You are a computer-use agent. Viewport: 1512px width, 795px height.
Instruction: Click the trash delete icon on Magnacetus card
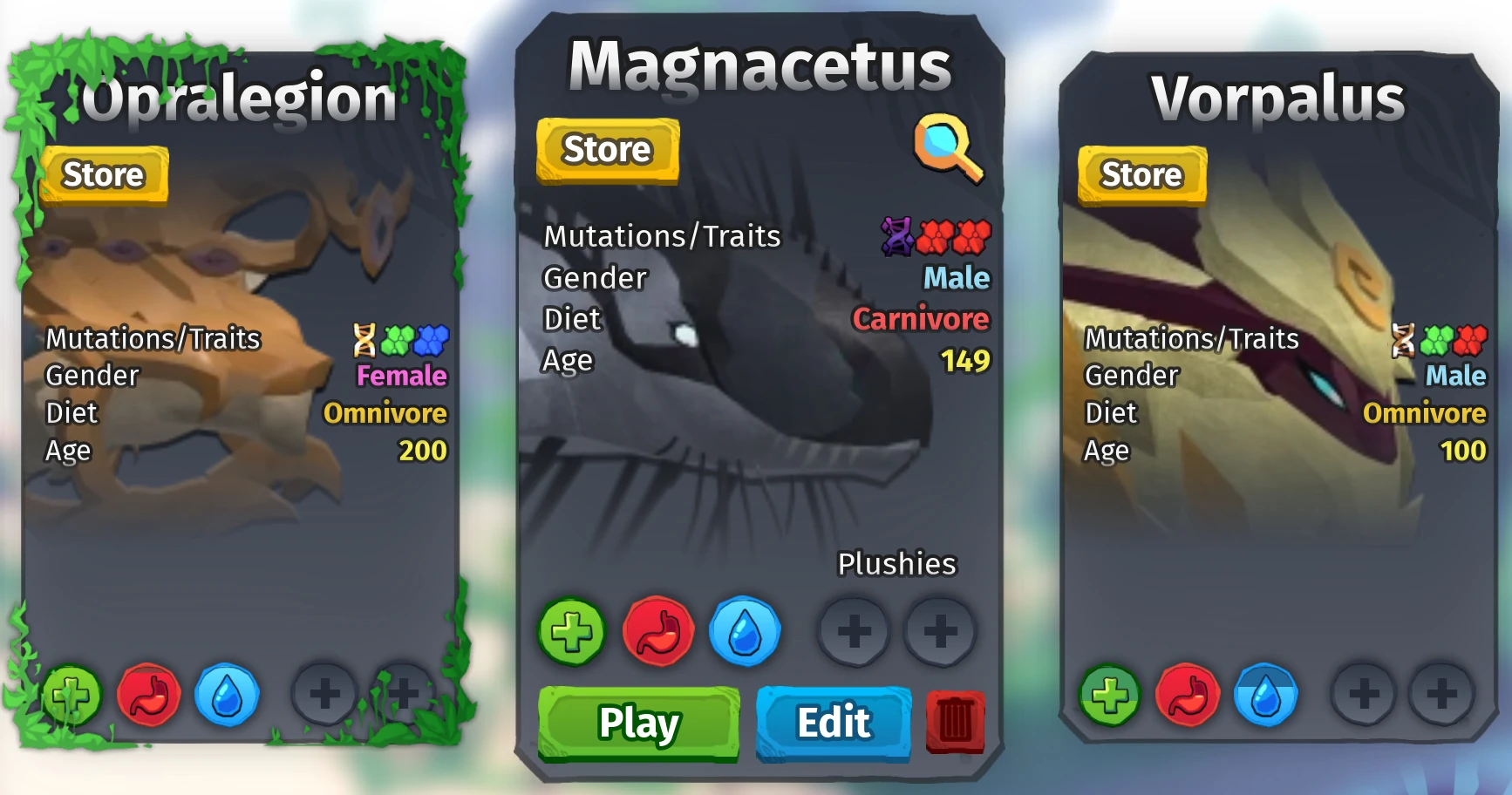pyautogui.click(x=956, y=722)
